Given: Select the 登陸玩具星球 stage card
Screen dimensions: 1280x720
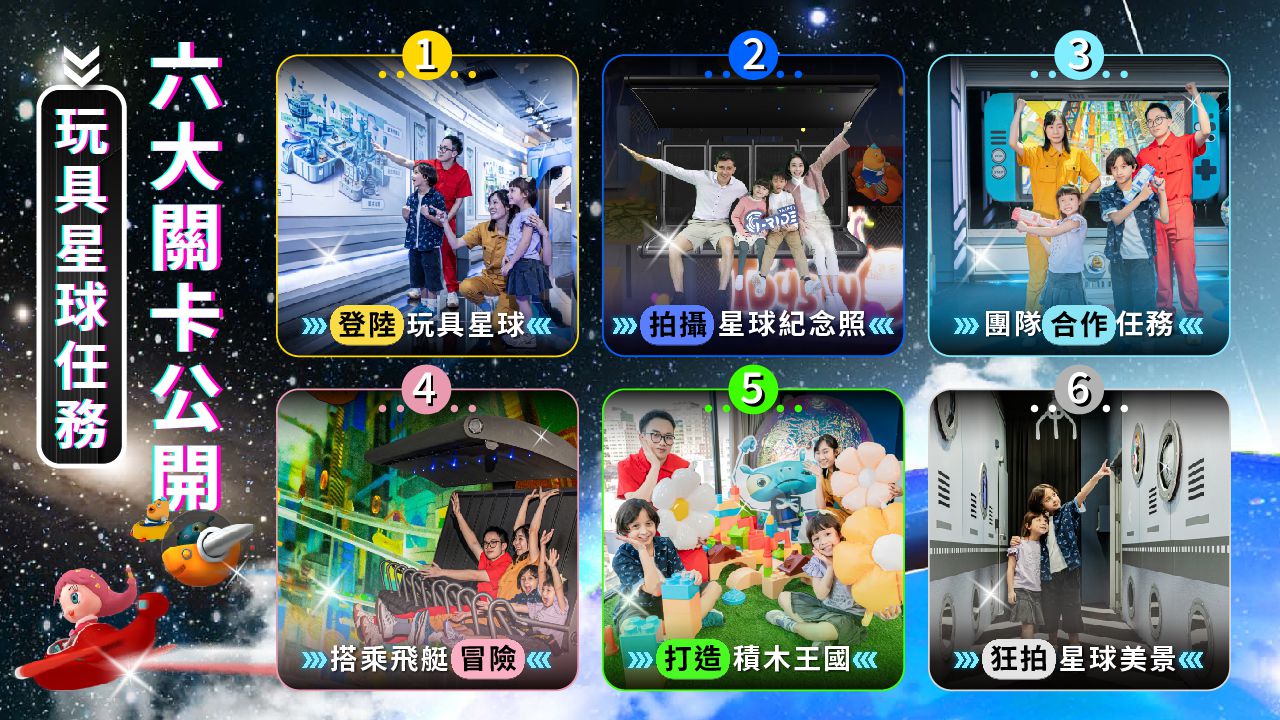Looking at the screenshot, I should tap(427, 206).
